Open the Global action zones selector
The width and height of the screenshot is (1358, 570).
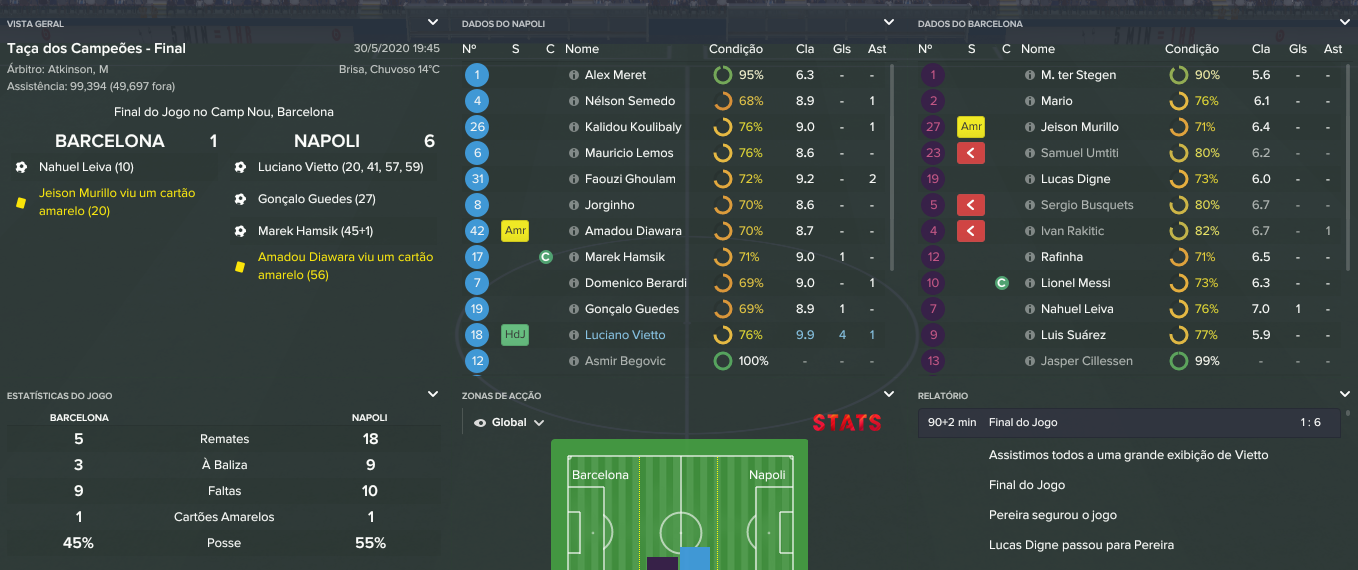(509, 423)
